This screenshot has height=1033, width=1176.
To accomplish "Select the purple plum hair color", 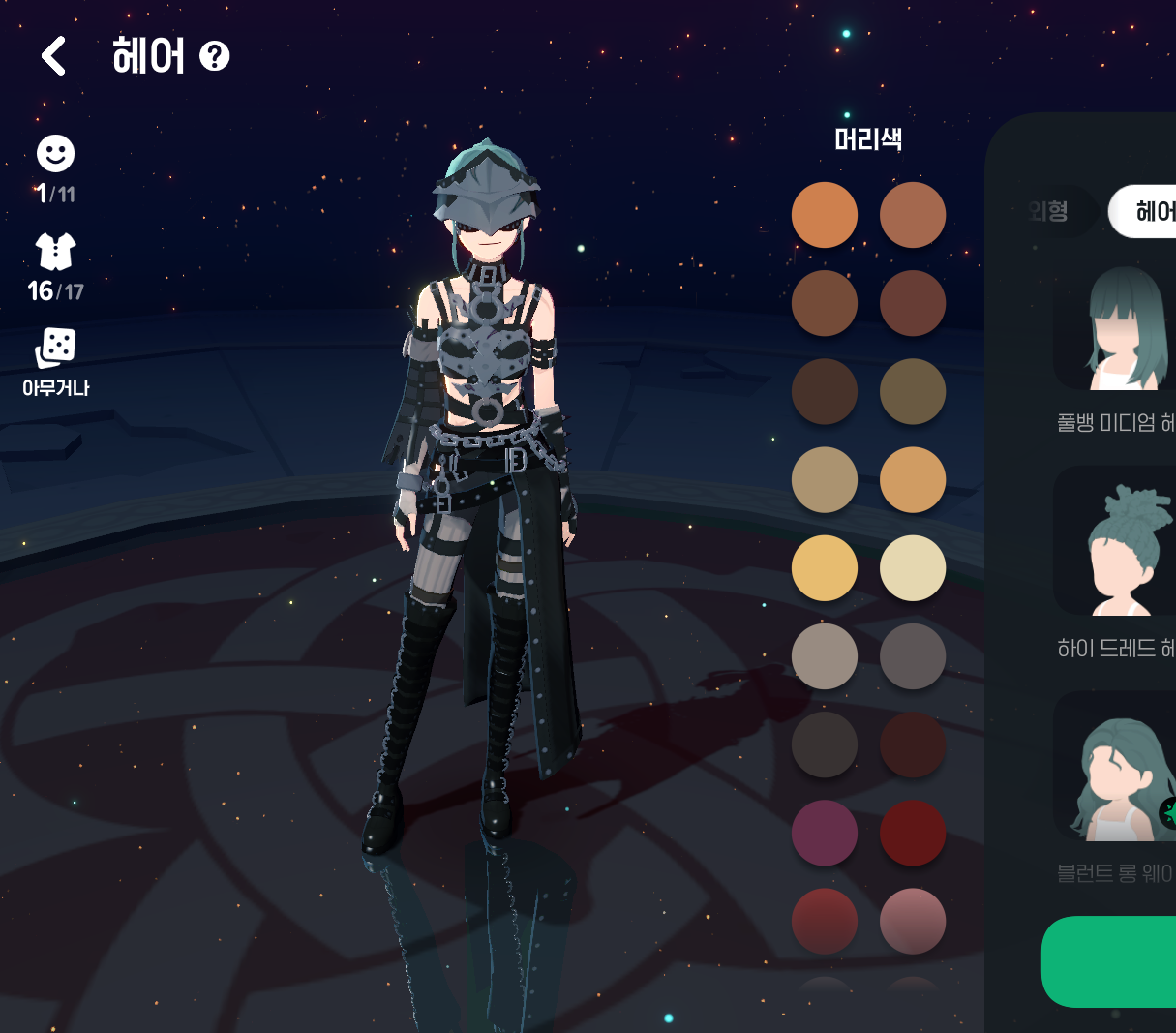I will (x=825, y=833).
